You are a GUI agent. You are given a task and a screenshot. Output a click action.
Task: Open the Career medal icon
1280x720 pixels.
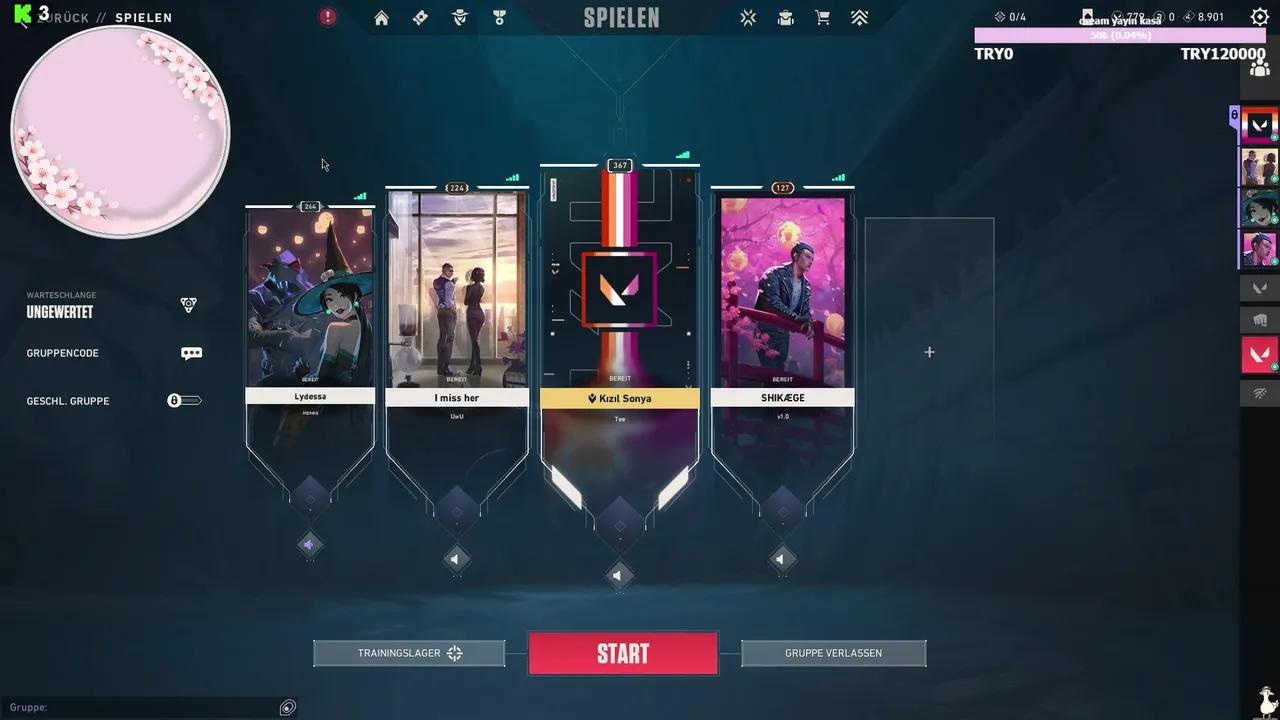tap(499, 17)
